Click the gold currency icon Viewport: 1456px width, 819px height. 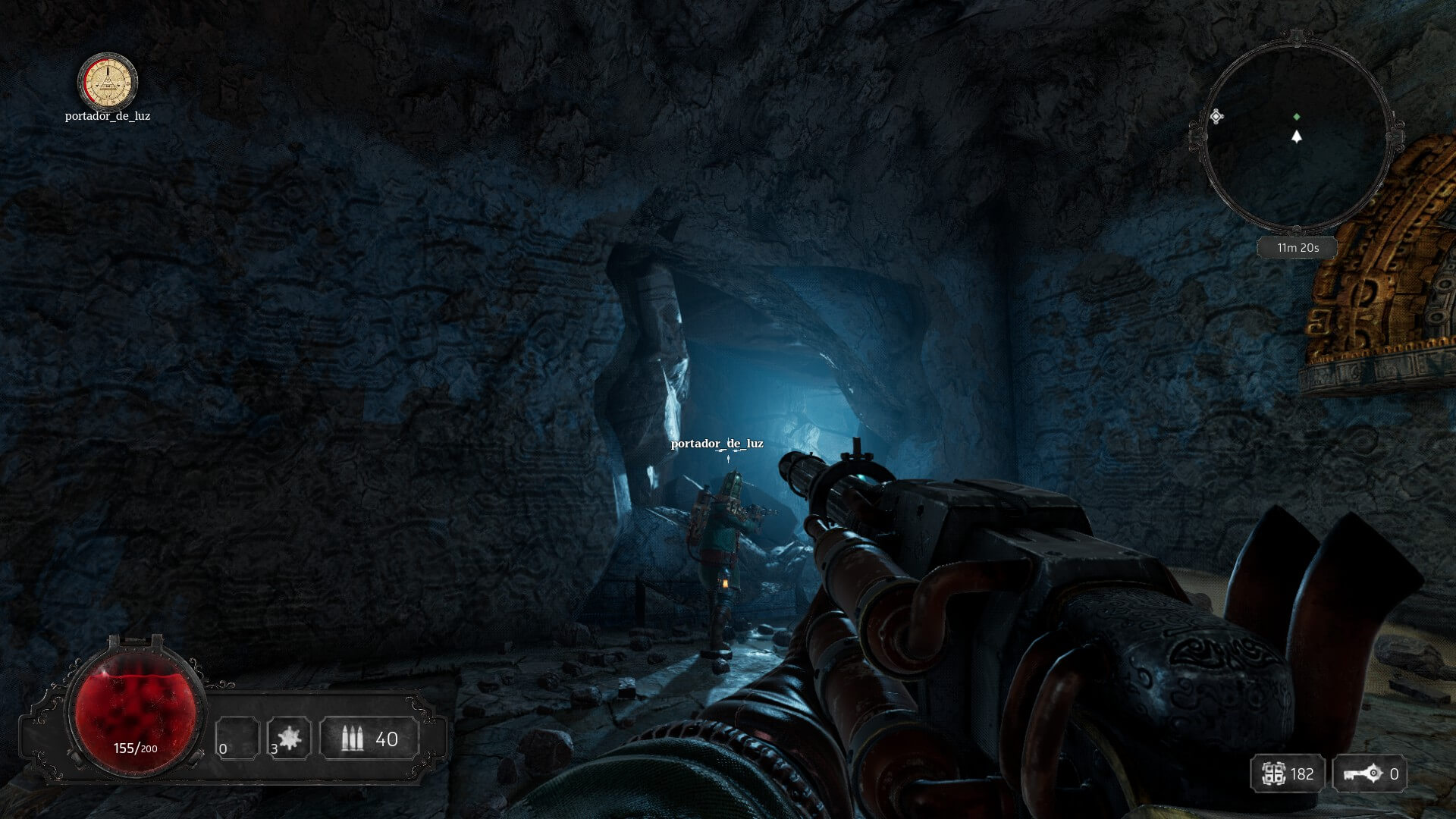(1272, 773)
